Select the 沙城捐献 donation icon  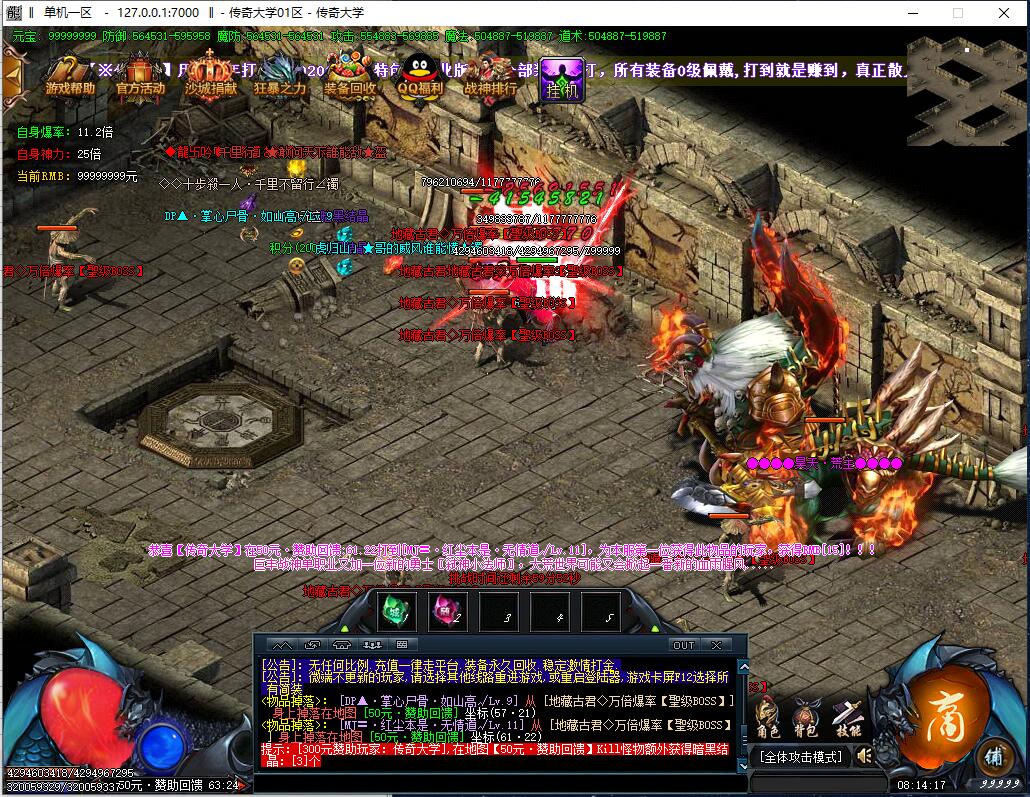[211, 76]
